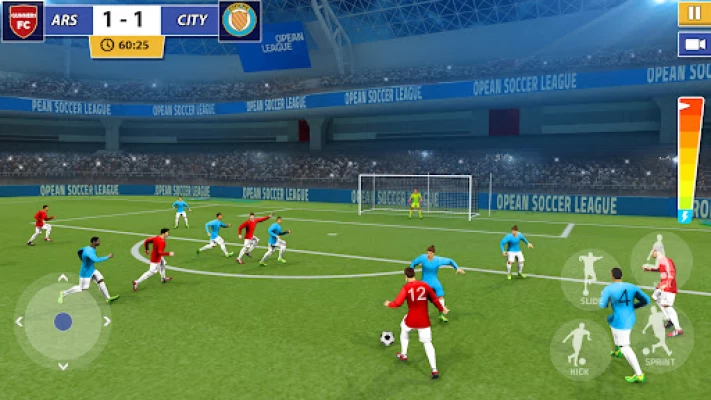Activate the Sprint button
Image resolution: width=711 pixels, height=400 pixels.
pos(658,339)
